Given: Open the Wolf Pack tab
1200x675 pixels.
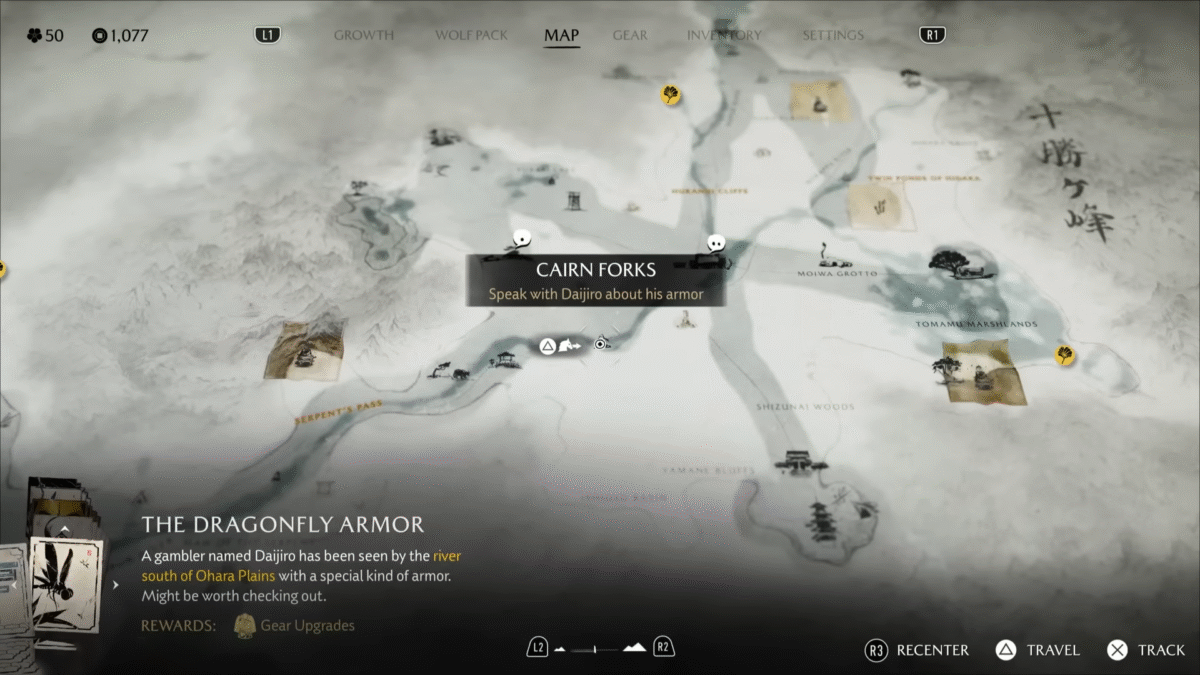Looking at the screenshot, I should tap(469, 35).
